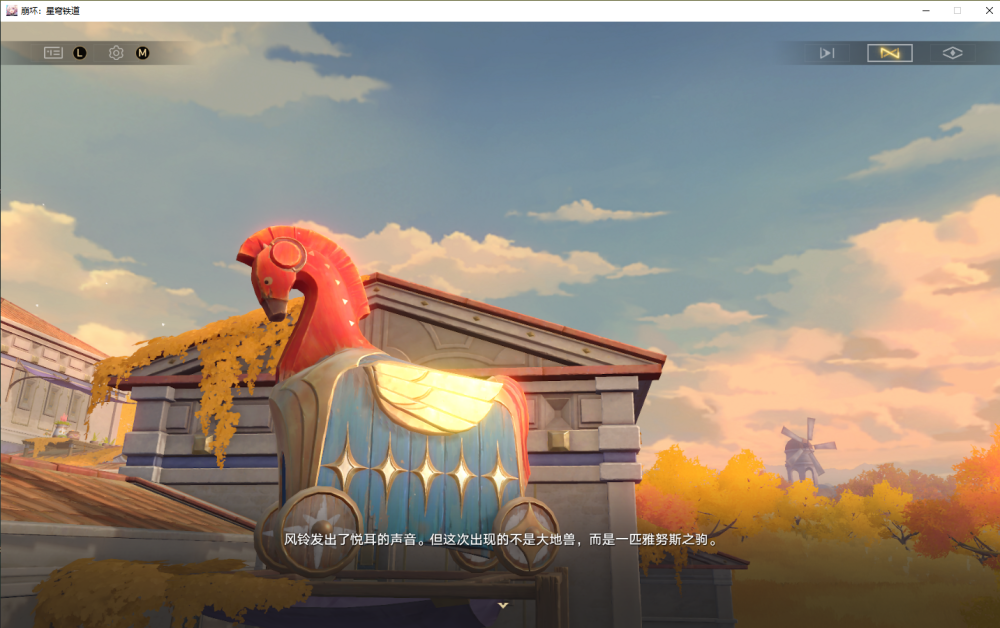Skip the cutscene with the skip button
Screen dimensions: 1000x628
(827, 53)
